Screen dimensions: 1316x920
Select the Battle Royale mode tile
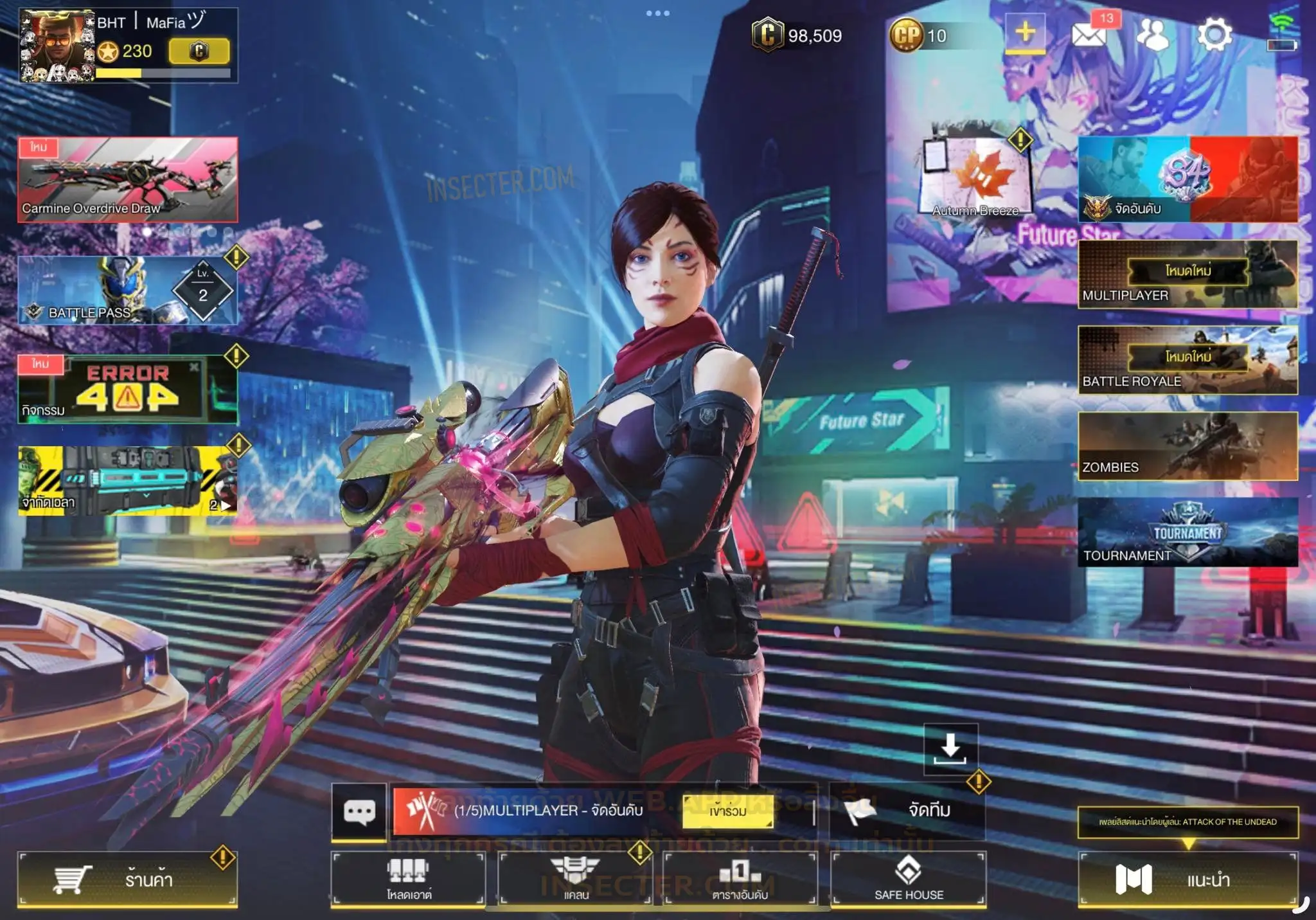click(x=1187, y=360)
